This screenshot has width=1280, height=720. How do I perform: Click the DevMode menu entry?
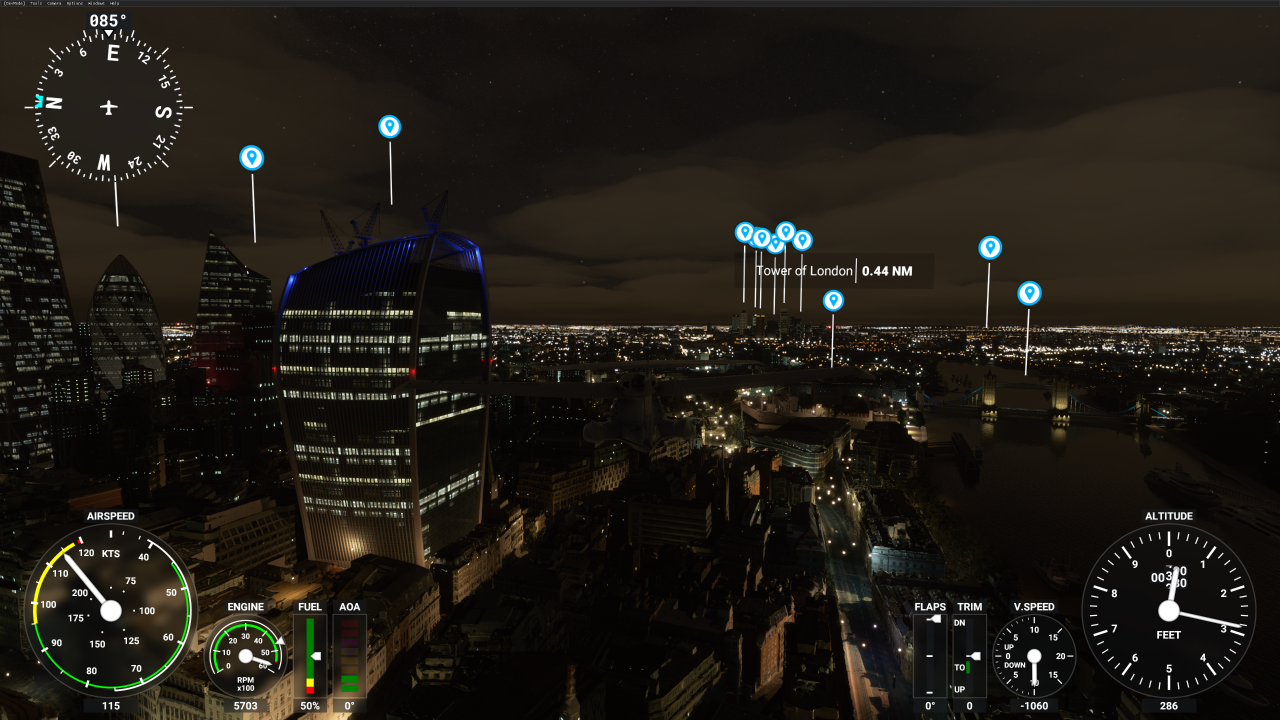[x=14, y=3]
